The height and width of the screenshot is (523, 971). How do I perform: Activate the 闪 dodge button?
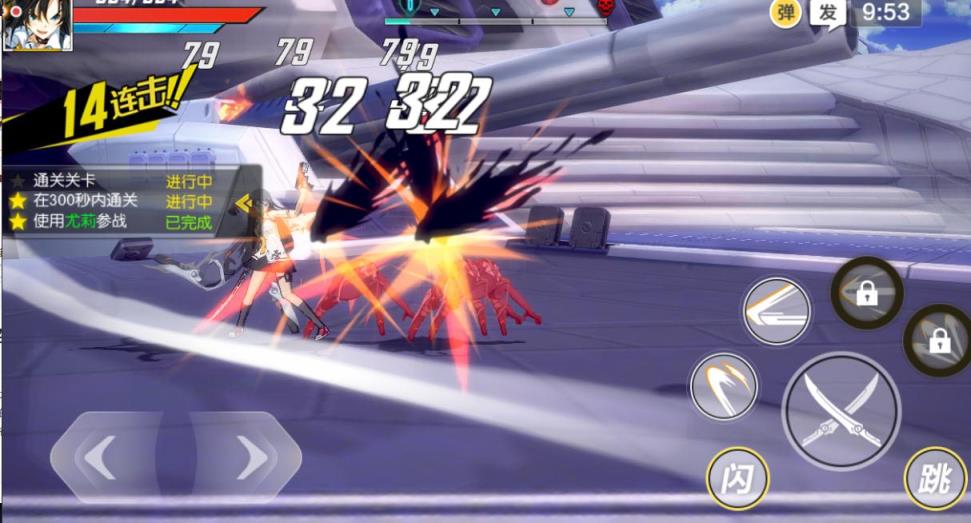pyautogui.click(x=737, y=478)
